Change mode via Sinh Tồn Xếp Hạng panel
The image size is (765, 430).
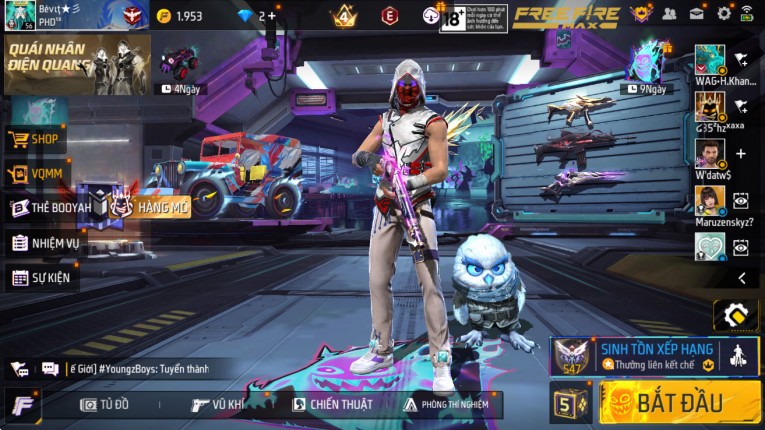[x=655, y=356]
